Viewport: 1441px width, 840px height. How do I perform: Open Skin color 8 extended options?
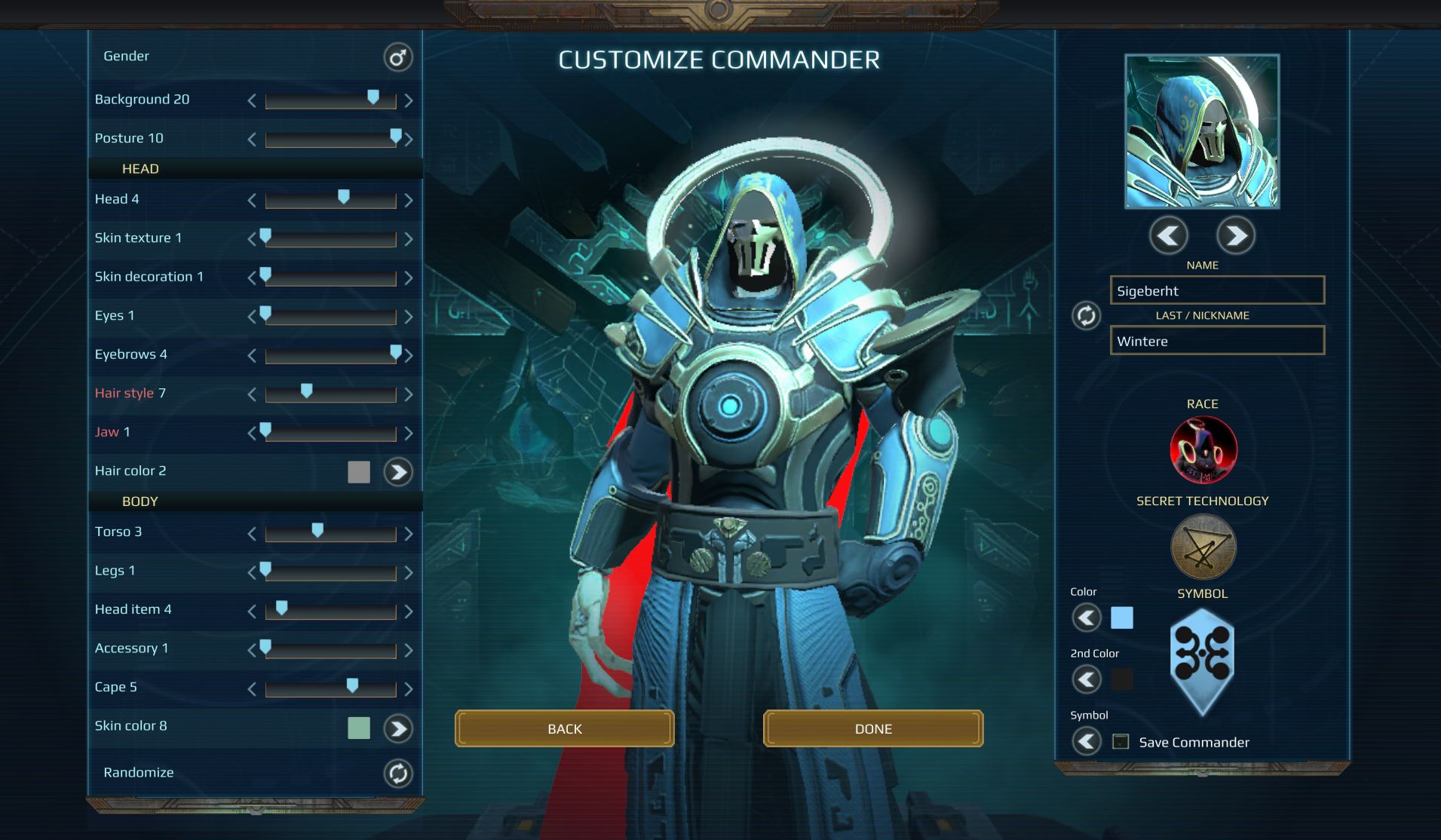click(398, 728)
